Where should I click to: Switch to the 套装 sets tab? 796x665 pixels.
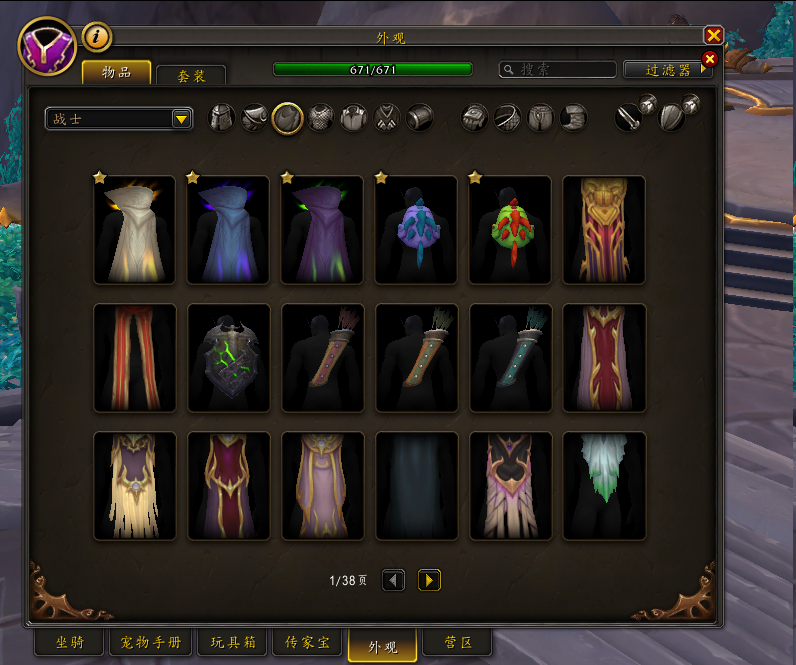[x=191, y=75]
